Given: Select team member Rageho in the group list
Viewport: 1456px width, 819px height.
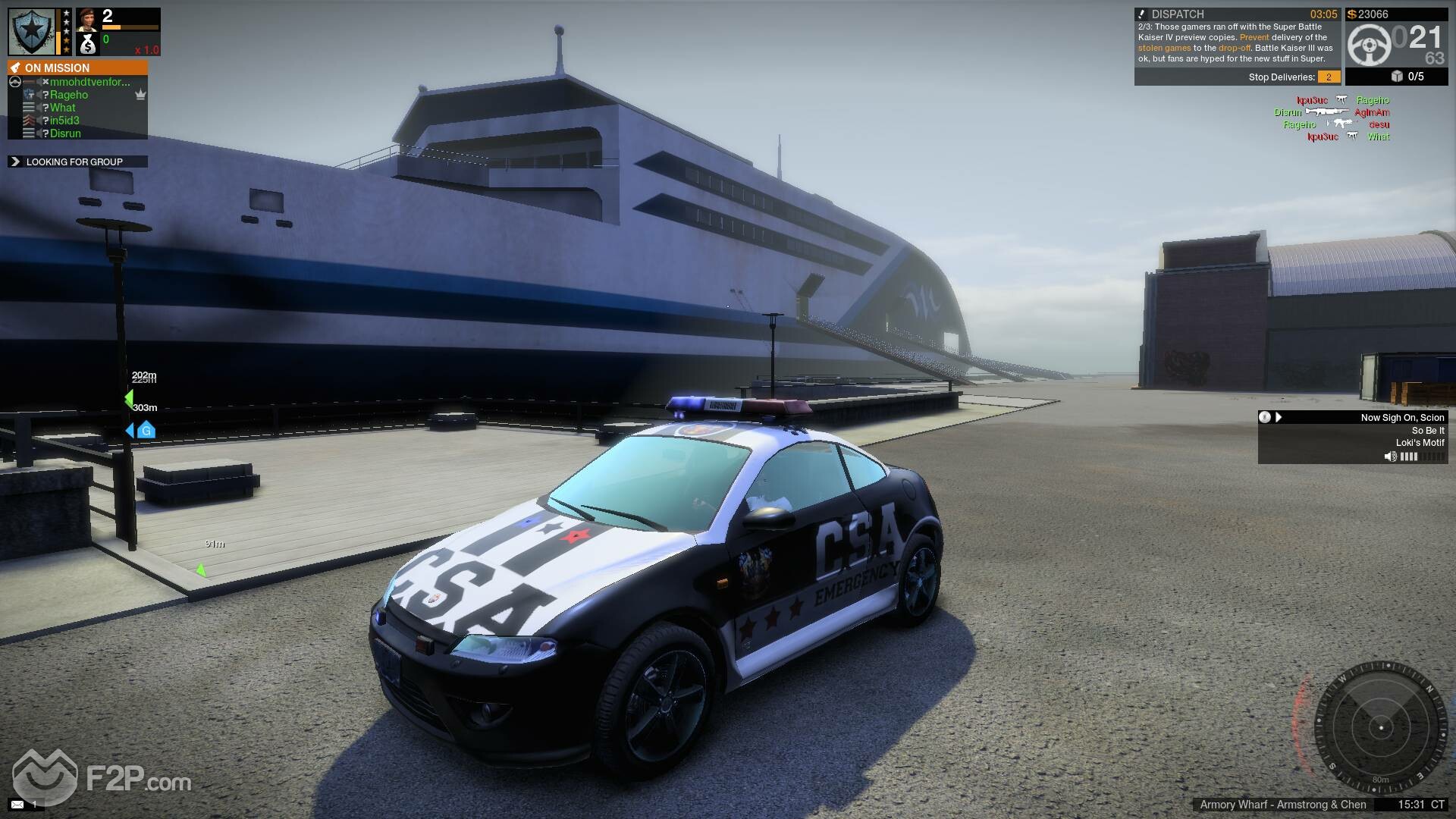Looking at the screenshot, I should [x=69, y=95].
